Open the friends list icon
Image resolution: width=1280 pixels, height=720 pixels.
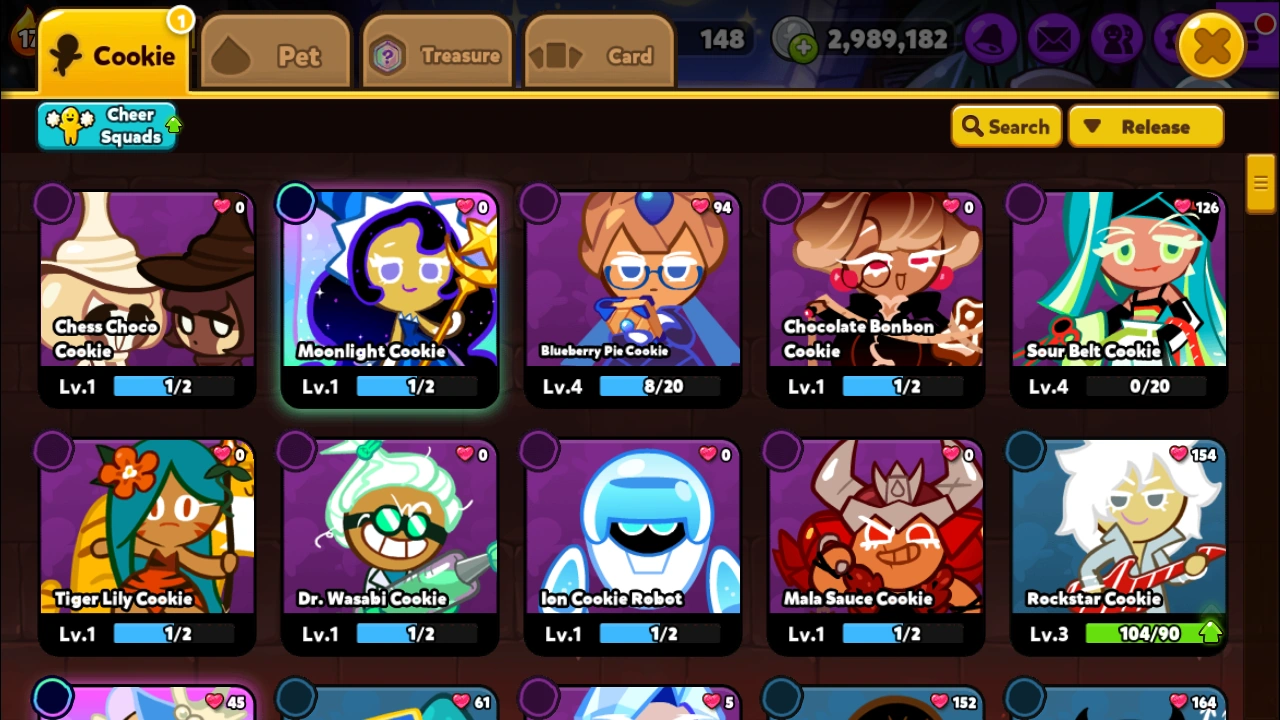(x=1117, y=40)
